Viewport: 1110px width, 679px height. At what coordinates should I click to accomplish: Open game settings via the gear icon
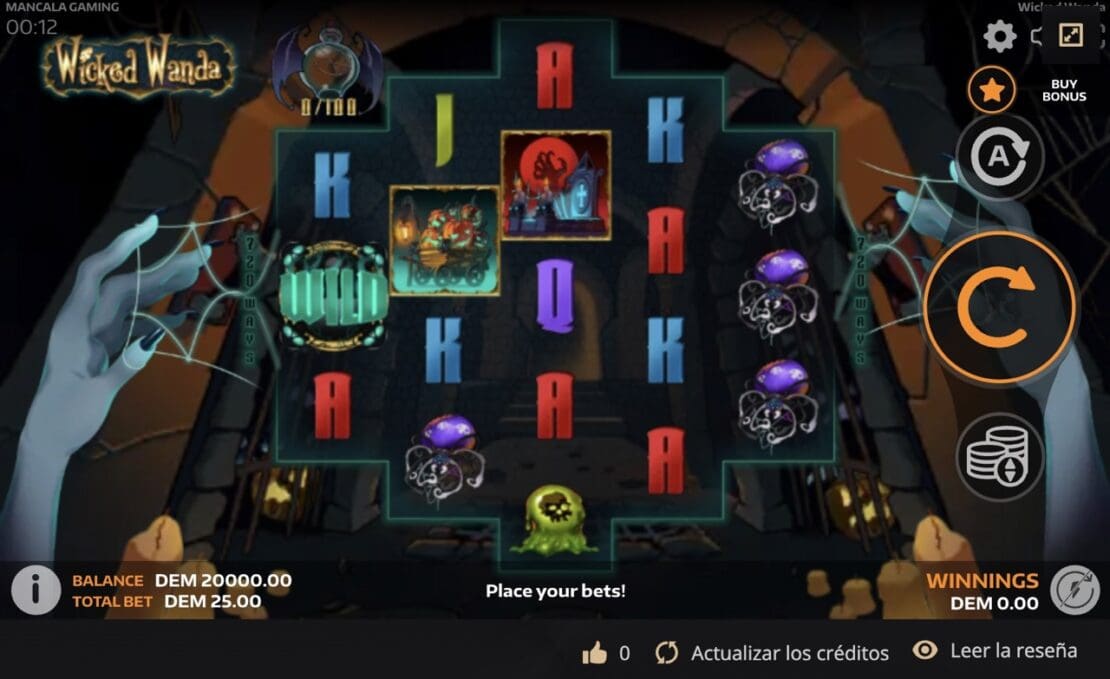click(x=999, y=38)
